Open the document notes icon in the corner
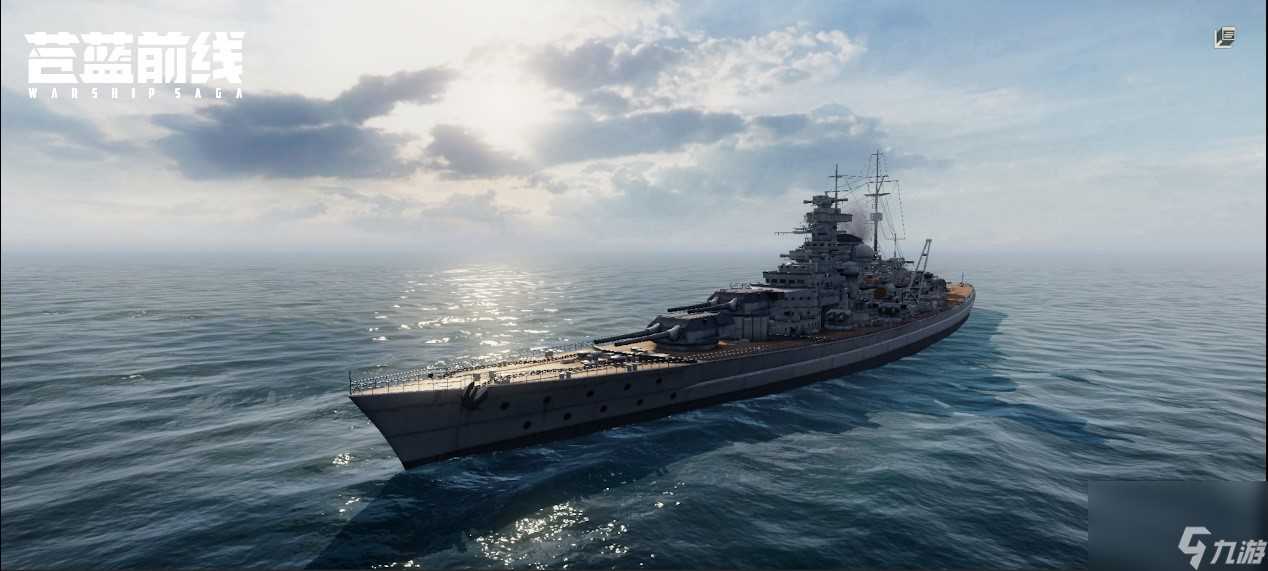This screenshot has width=1268, height=571. point(1225,38)
